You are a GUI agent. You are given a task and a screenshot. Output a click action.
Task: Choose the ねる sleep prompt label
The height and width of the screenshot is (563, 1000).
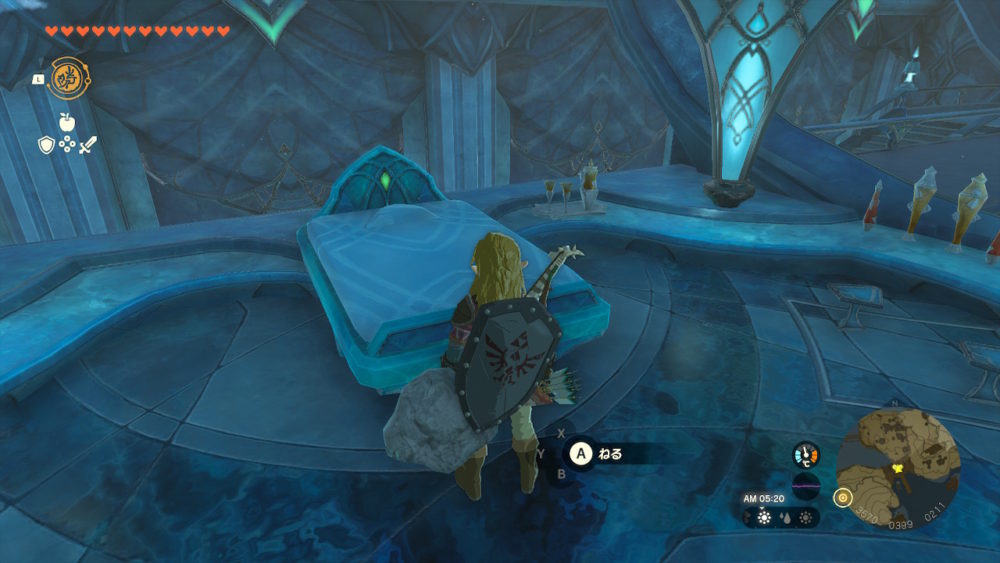[610, 454]
